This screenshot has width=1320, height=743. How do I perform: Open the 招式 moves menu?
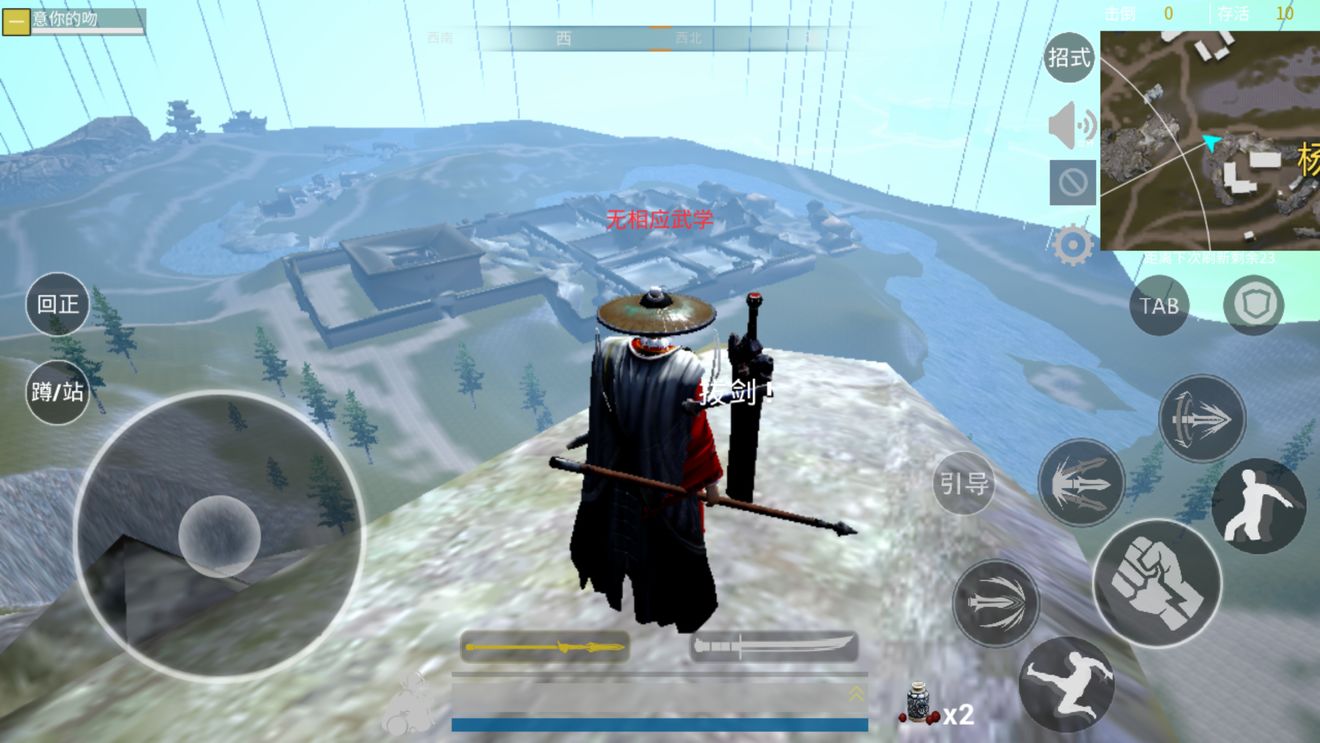(1069, 58)
